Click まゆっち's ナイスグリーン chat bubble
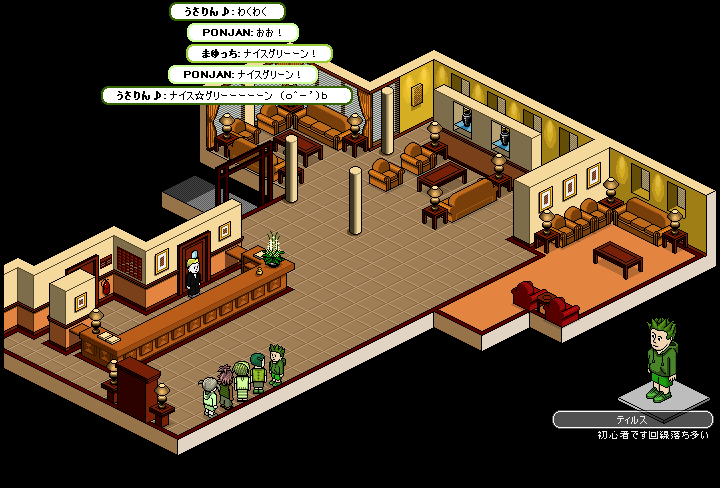The image size is (720, 488). tap(259, 53)
